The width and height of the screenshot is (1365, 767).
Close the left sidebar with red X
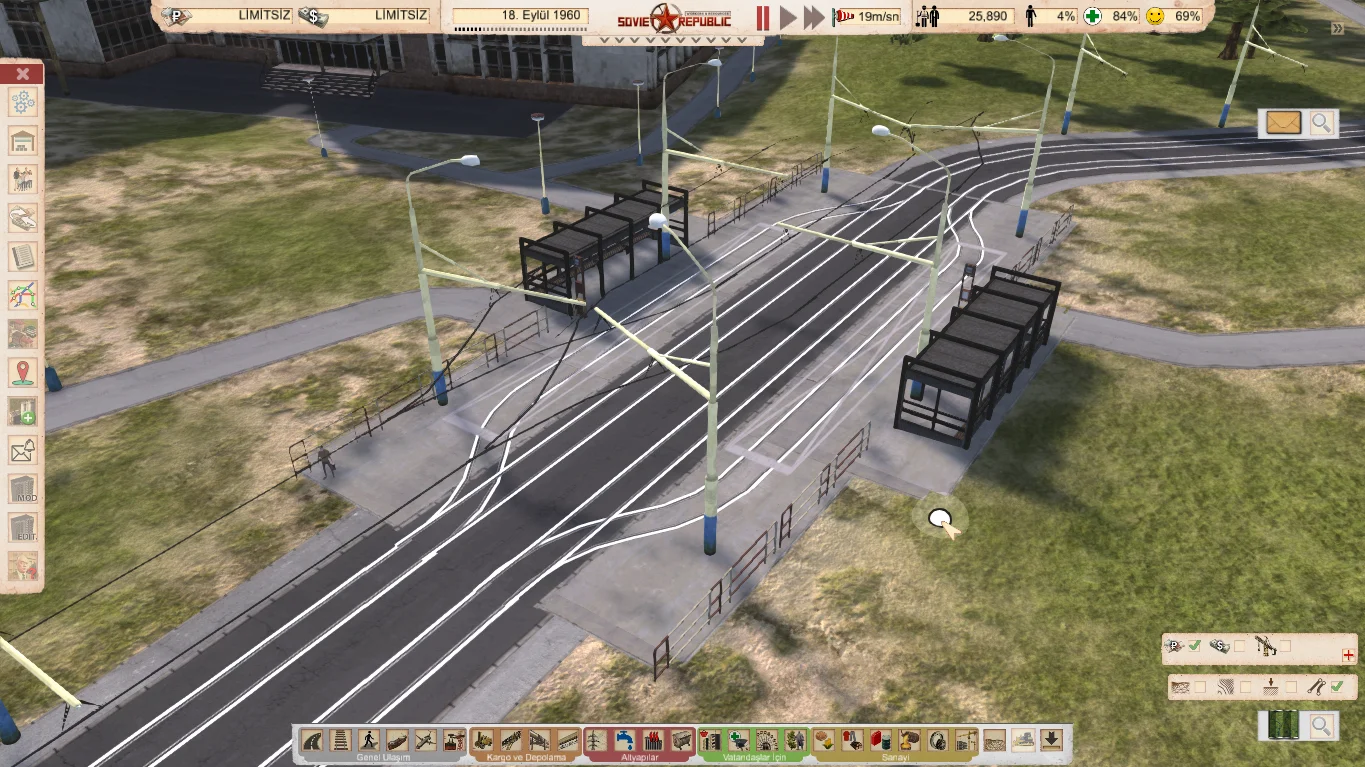coord(22,74)
